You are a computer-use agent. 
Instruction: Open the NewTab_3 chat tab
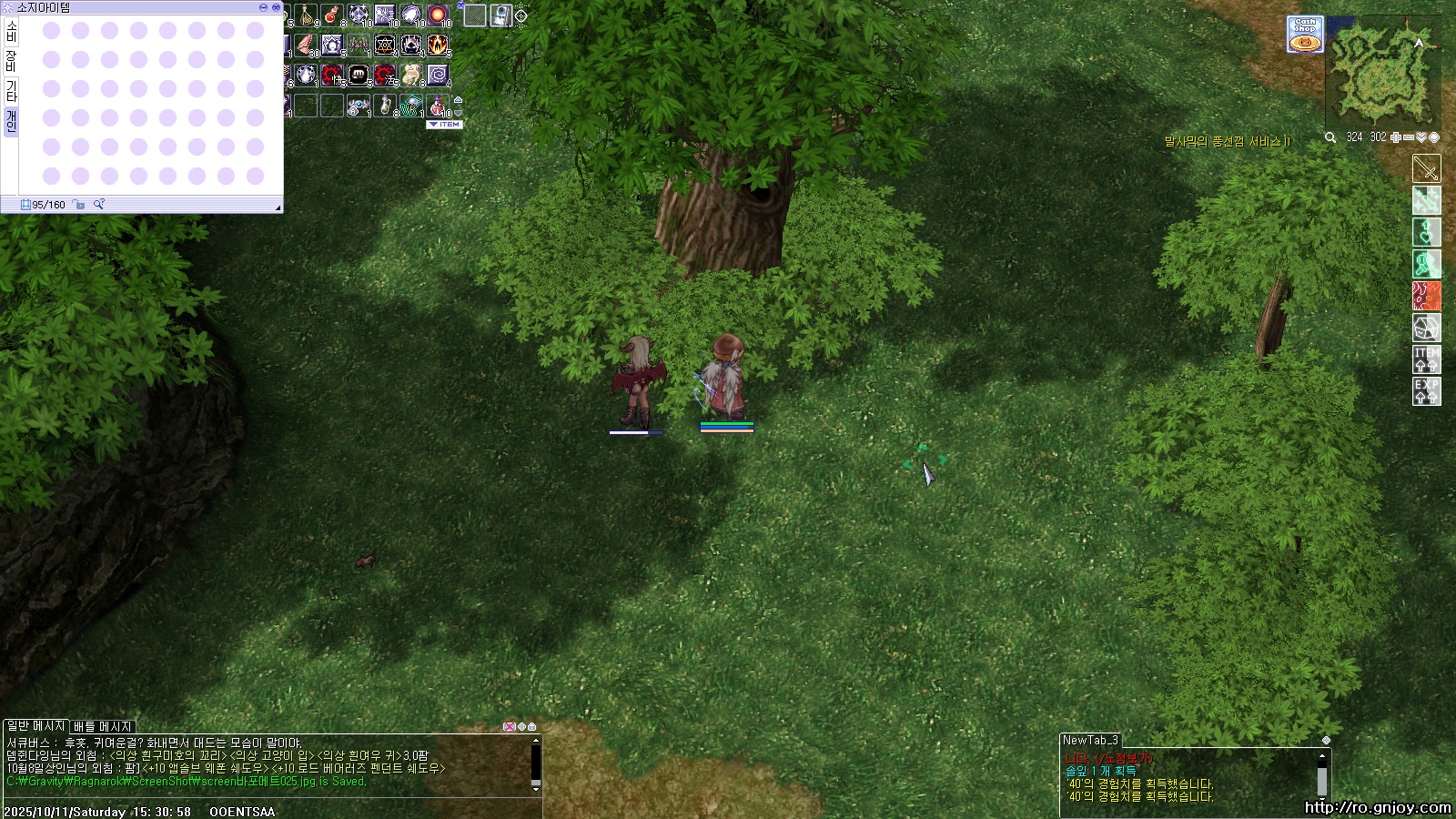point(1090,740)
